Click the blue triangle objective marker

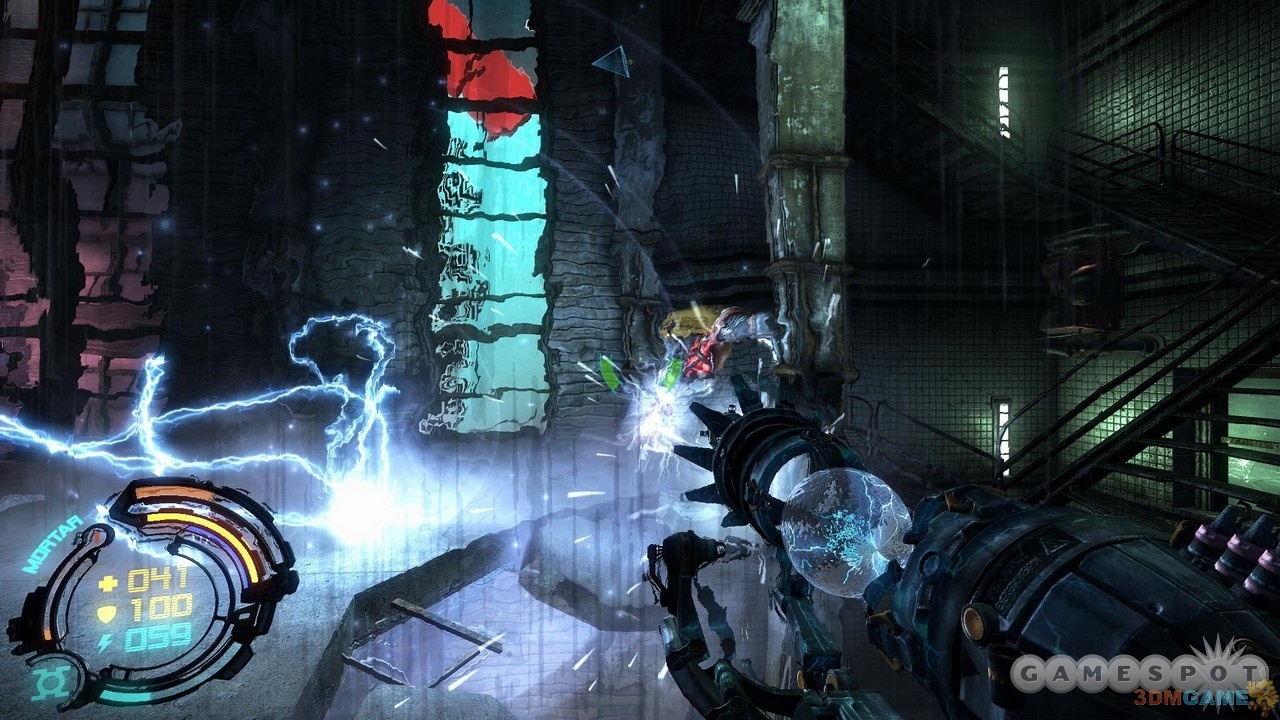click(x=612, y=62)
